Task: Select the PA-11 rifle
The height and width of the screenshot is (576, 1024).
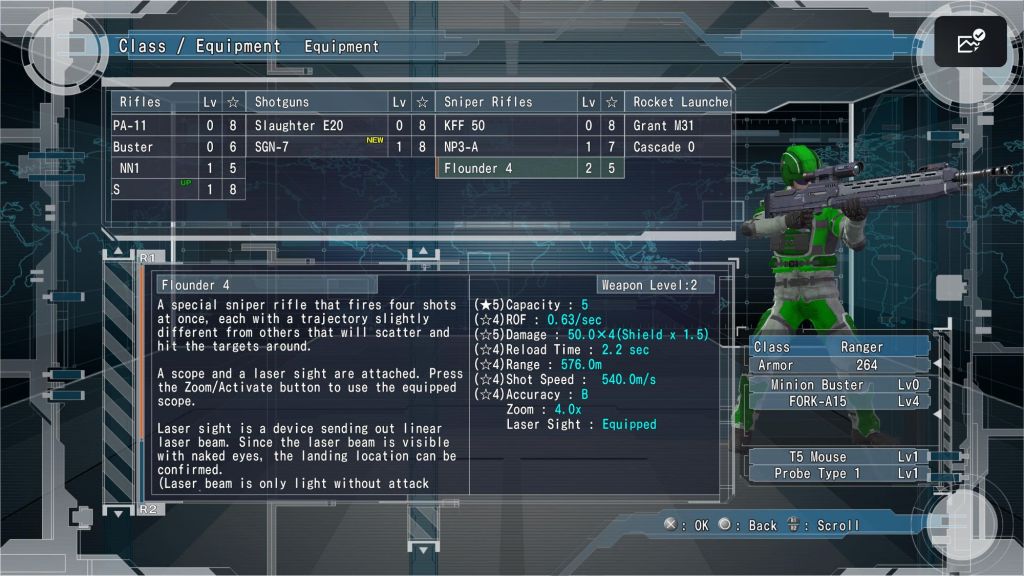Action: coord(155,126)
